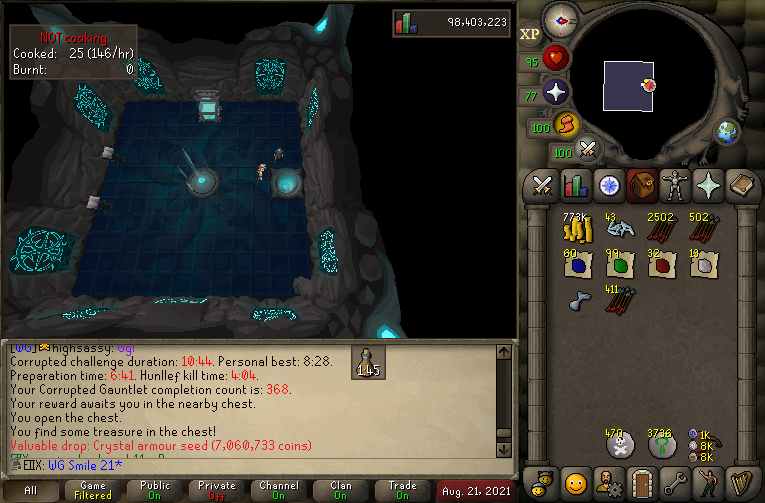The width and height of the screenshot is (765, 503).
Task: Open the Settings wrench tab
Action: click(x=673, y=483)
